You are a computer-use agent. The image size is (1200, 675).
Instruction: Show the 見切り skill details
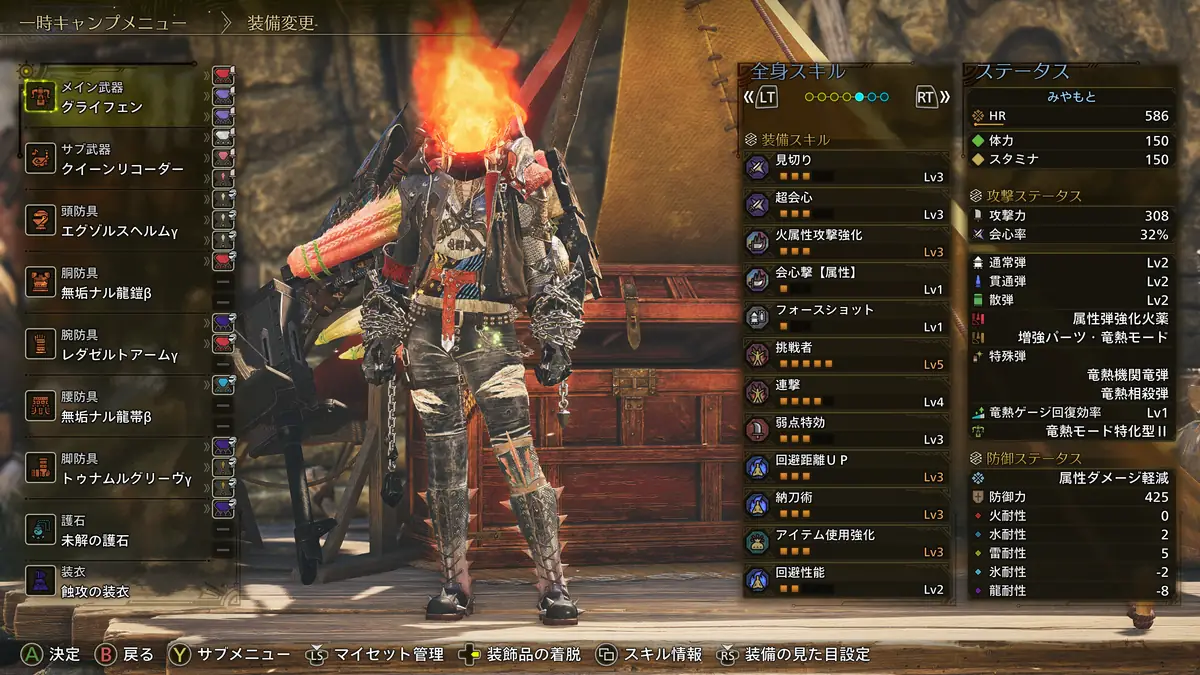(x=845, y=168)
